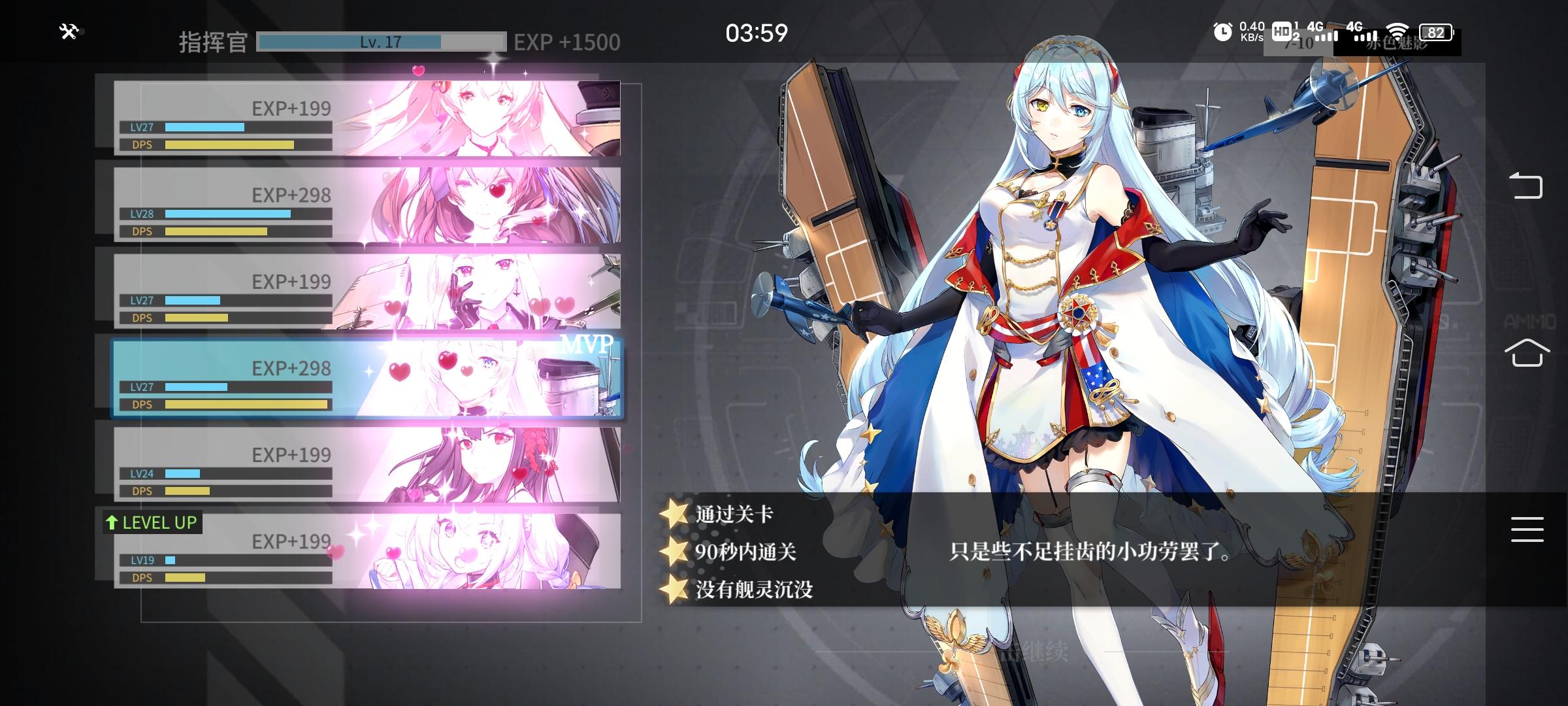Tap the Wi-Fi status icon
This screenshot has height=706, width=1568.
coord(1397,30)
